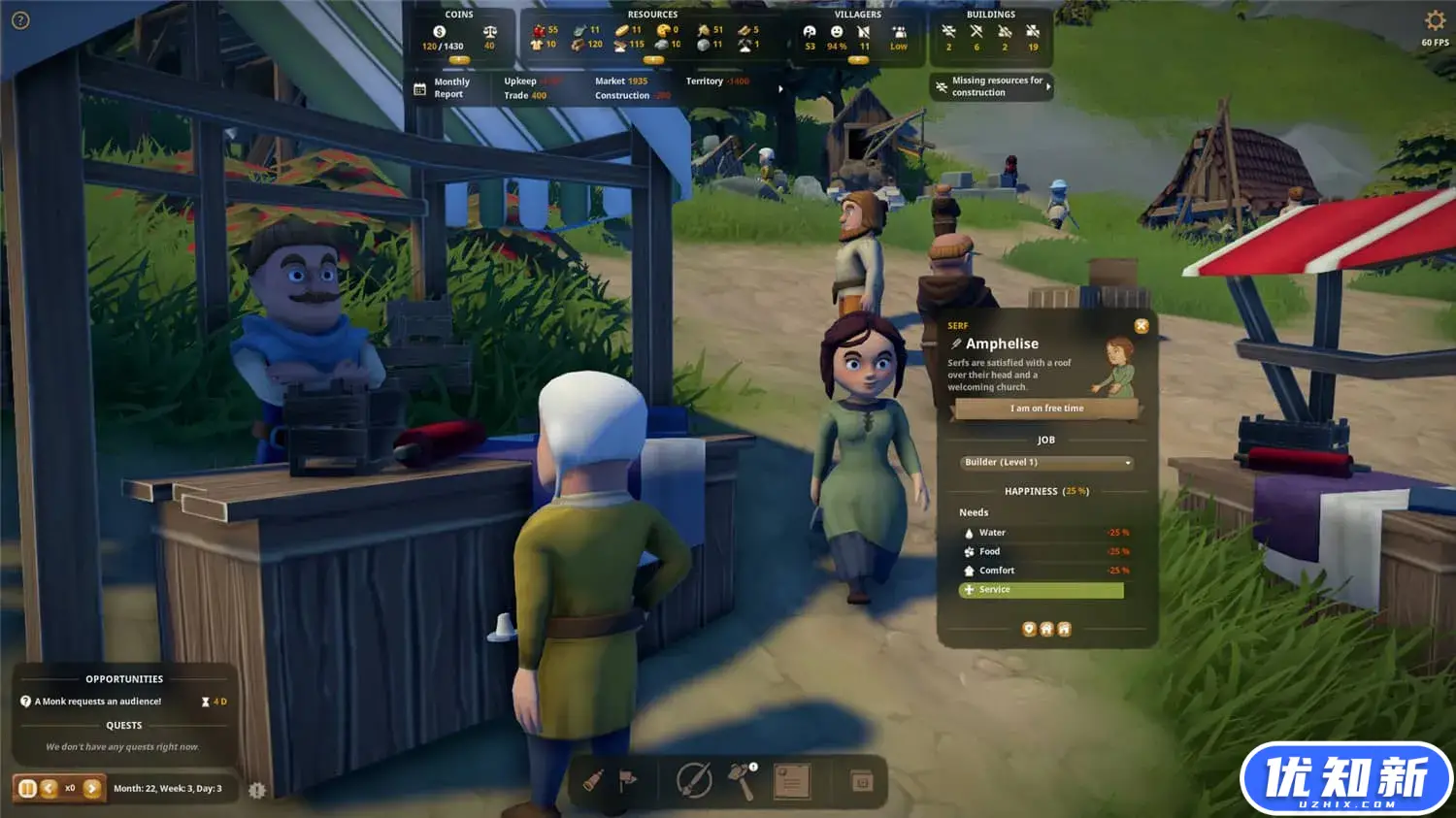Click the 'I am on free time' banner
The width and height of the screenshot is (1456, 818).
pyautogui.click(x=1046, y=409)
